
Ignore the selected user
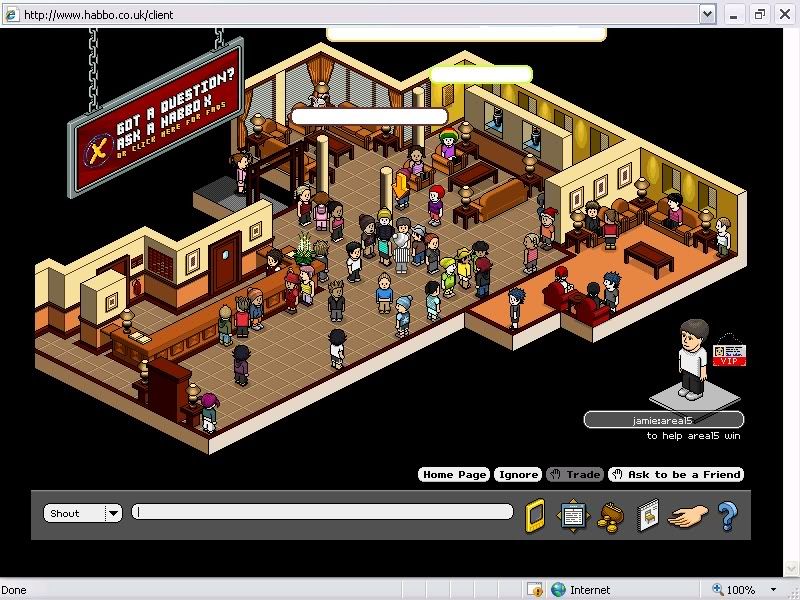coord(518,475)
